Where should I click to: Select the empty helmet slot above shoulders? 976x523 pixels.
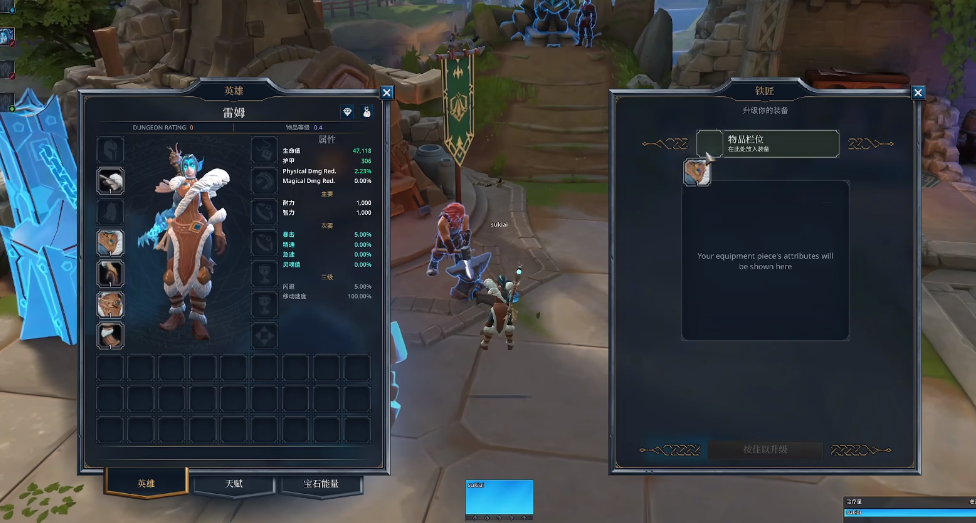[110, 149]
